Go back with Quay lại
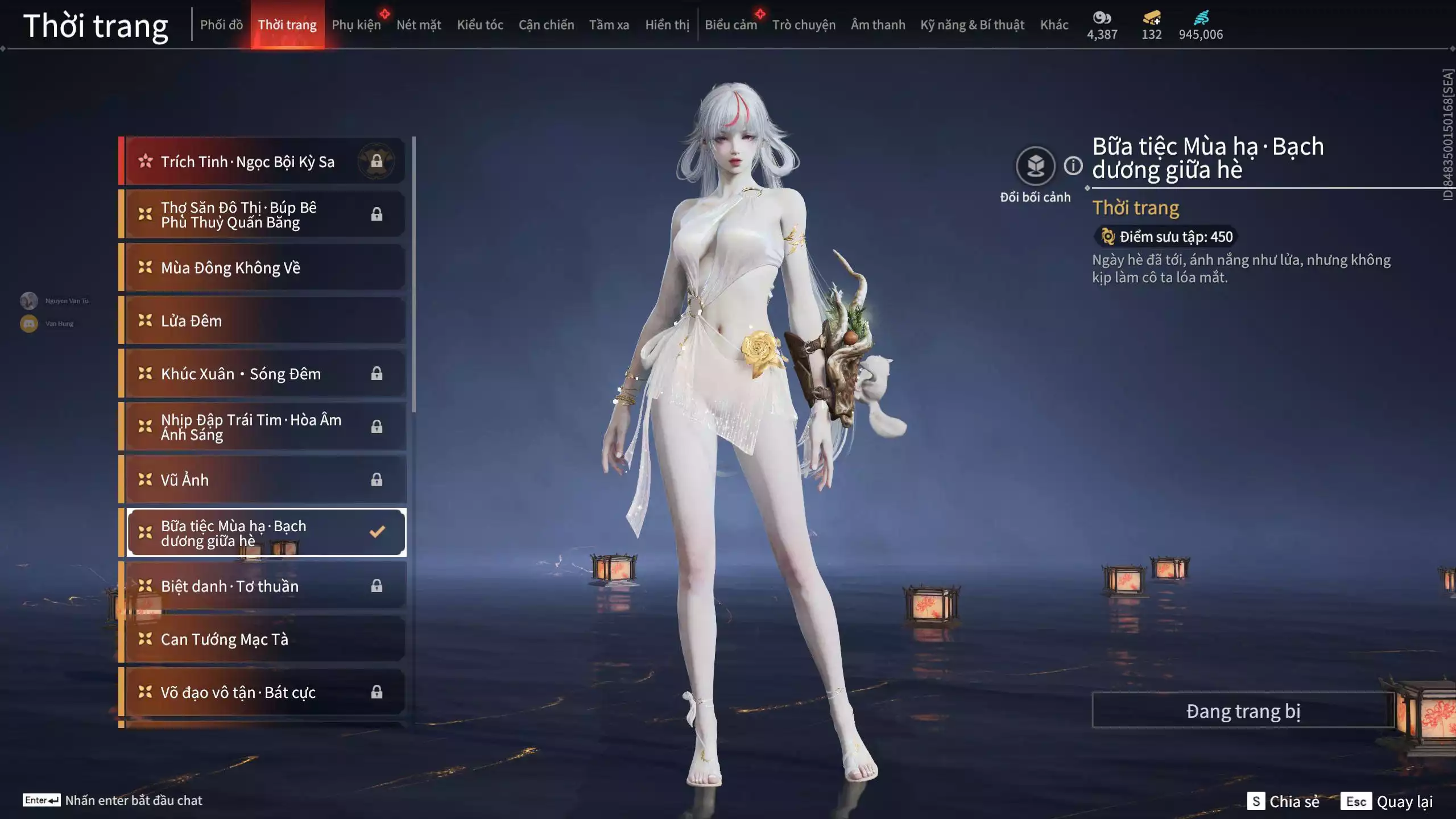This screenshot has width=1456, height=819. tap(1387, 801)
